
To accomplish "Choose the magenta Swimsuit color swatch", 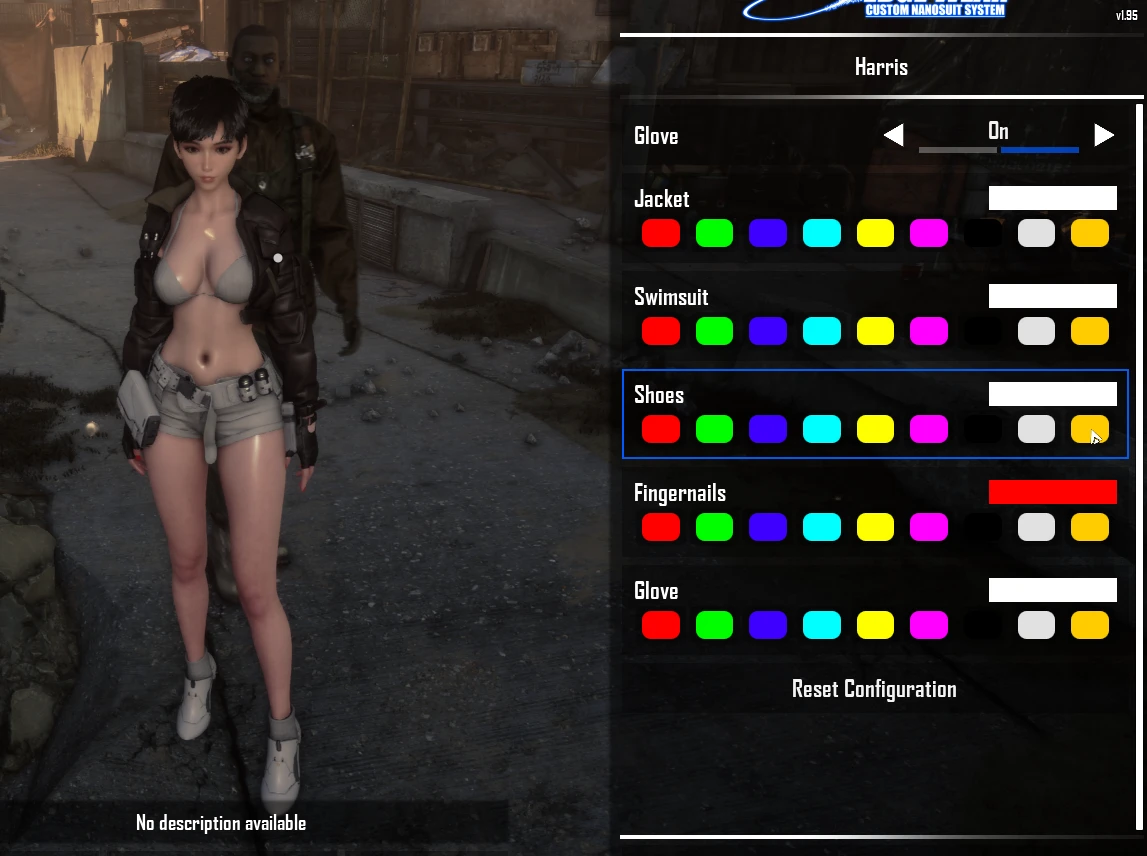I will 929,331.
